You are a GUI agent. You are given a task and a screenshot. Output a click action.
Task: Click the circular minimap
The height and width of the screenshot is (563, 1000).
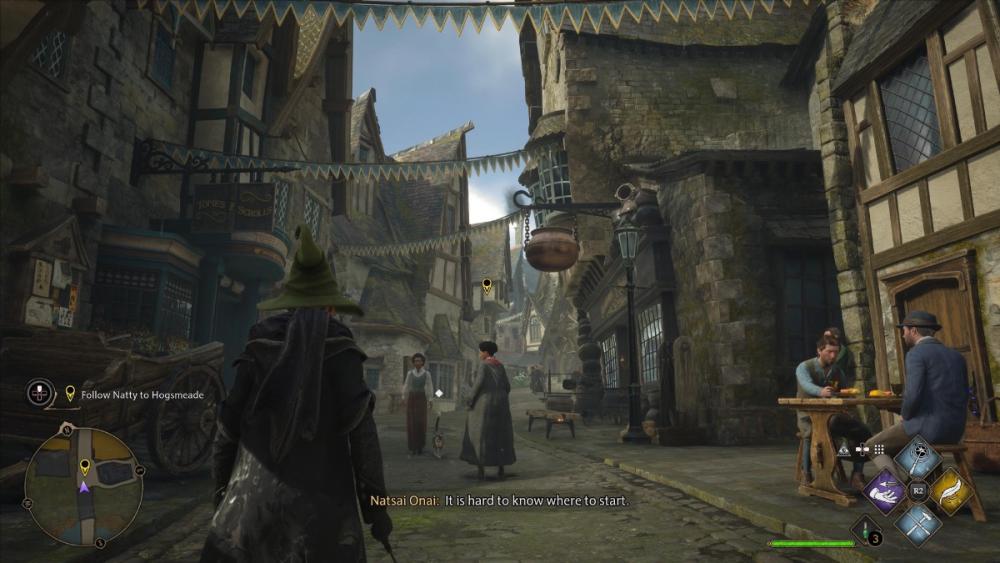pyautogui.click(x=83, y=486)
